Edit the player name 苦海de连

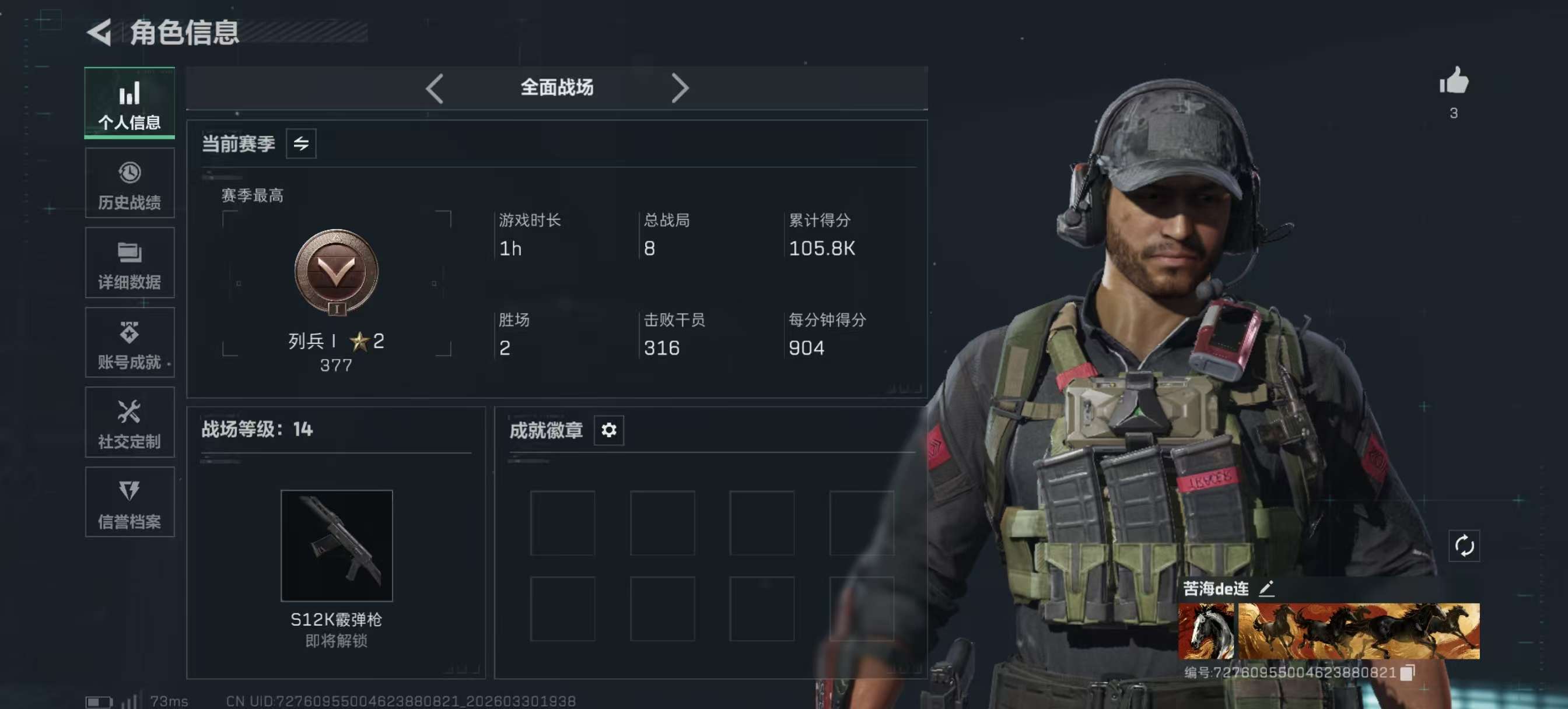tap(1266, 588)
